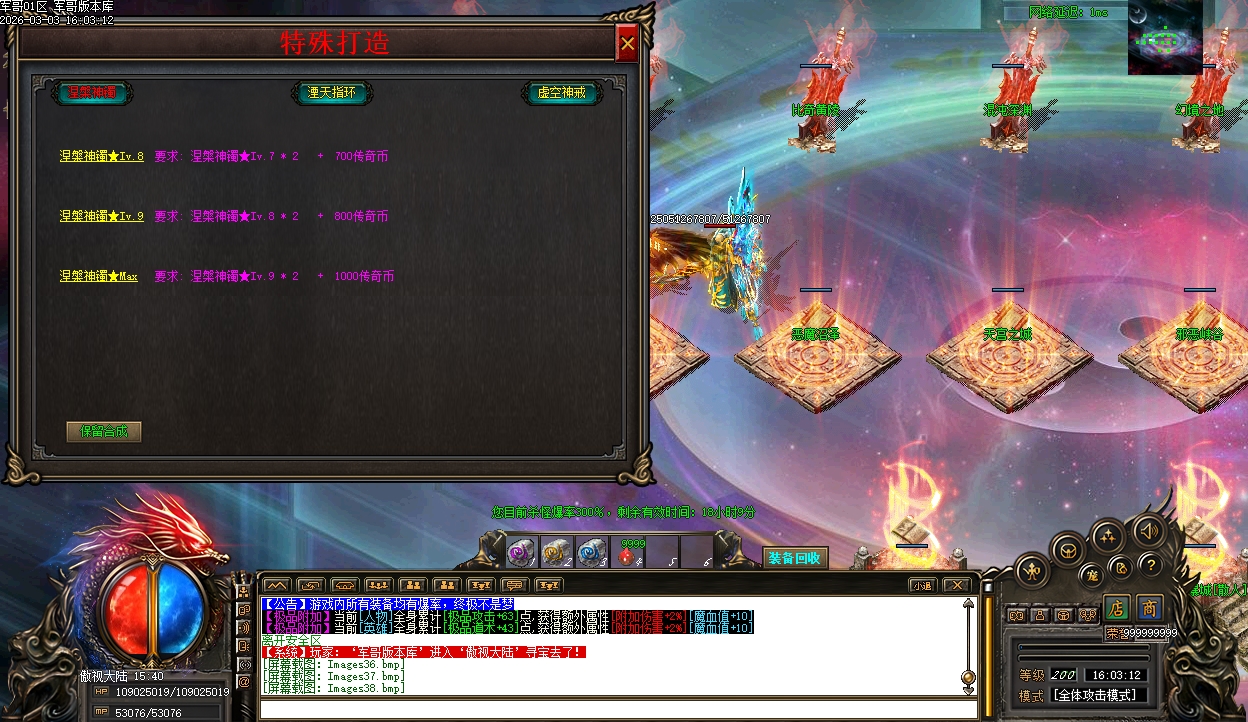
Task: Open the blue 商 mall button
Action: point(1150,607)
